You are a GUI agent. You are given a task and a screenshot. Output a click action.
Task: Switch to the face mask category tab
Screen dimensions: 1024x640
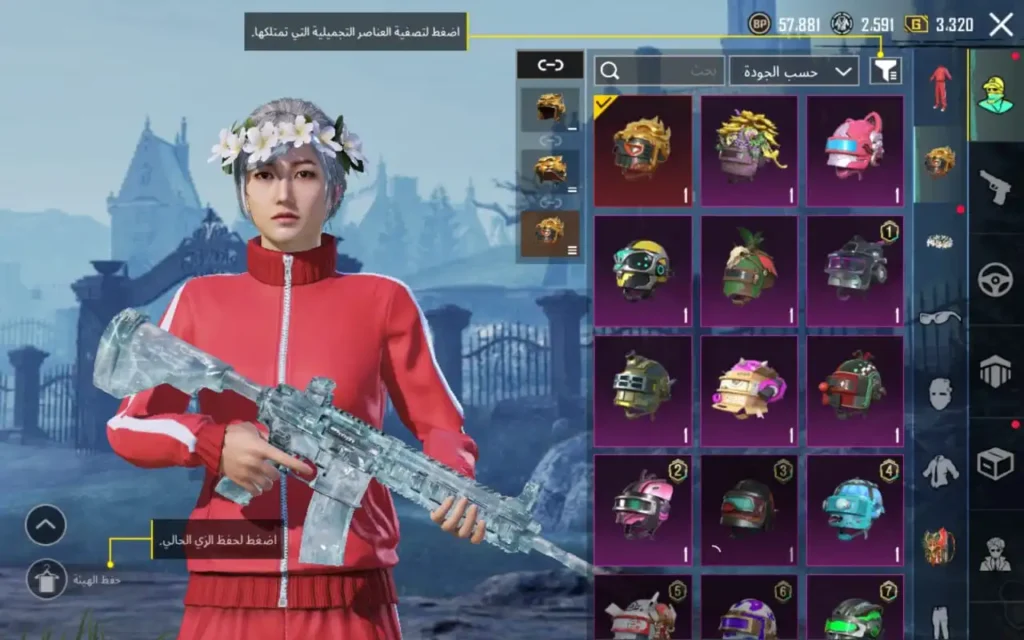click(939, 392)
